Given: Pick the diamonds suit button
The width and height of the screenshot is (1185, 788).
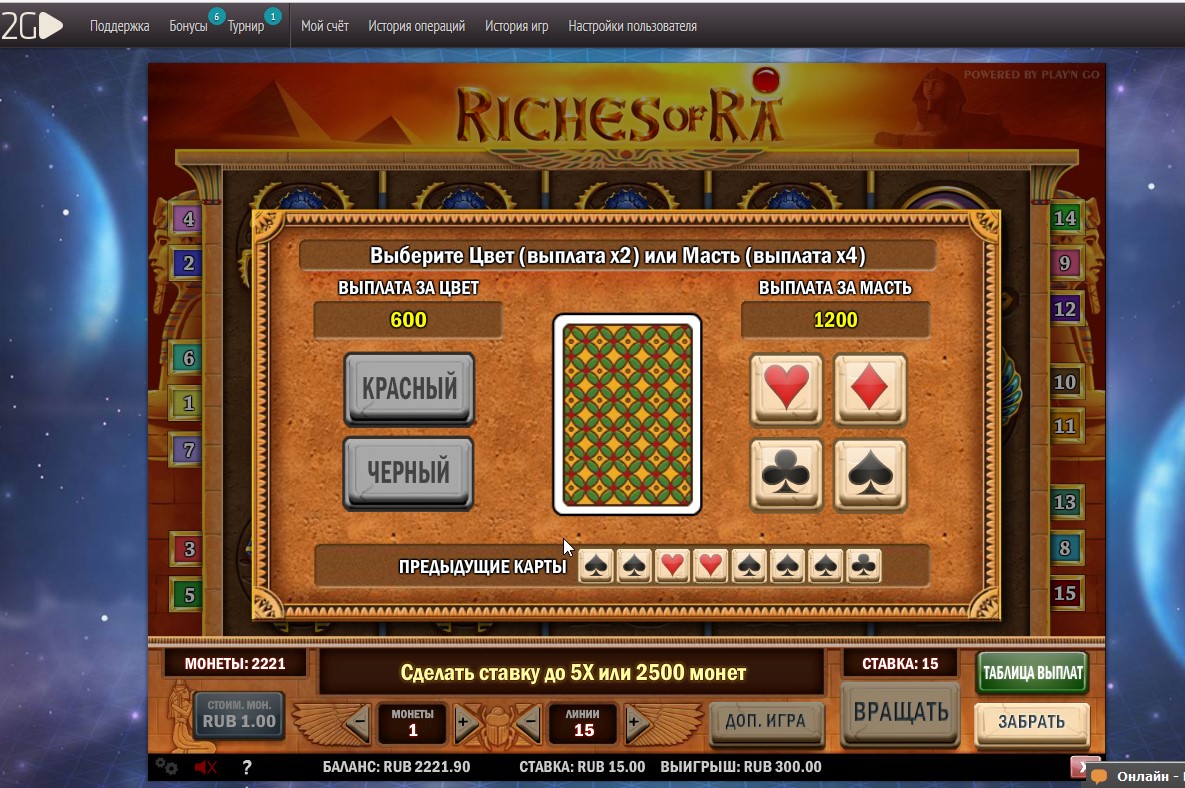Looking at the screenshot, I should click(x=870, y=389).
